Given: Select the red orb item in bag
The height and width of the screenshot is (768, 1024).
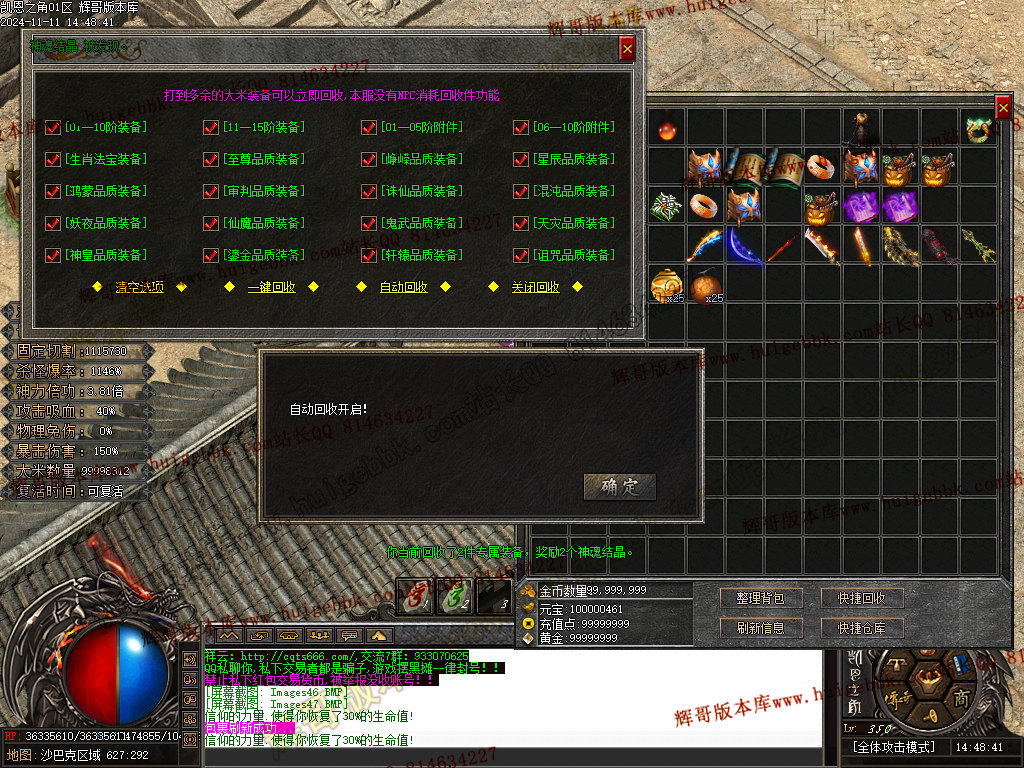Looking at the screenshot, I should pyautogui.click(x=666, y=129).
